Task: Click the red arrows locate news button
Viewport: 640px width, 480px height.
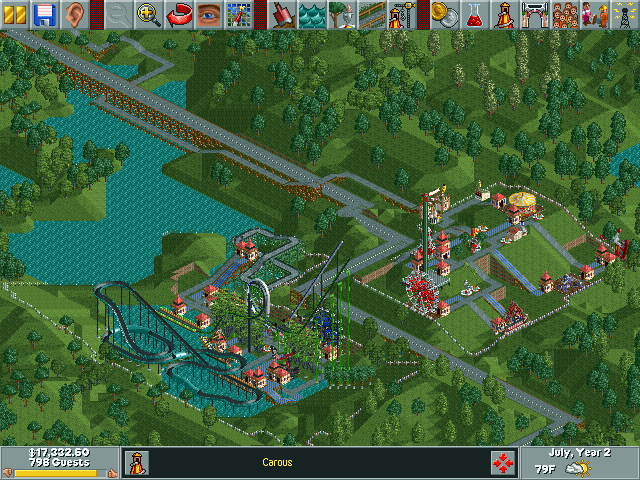Action: [x=503, y=462]
